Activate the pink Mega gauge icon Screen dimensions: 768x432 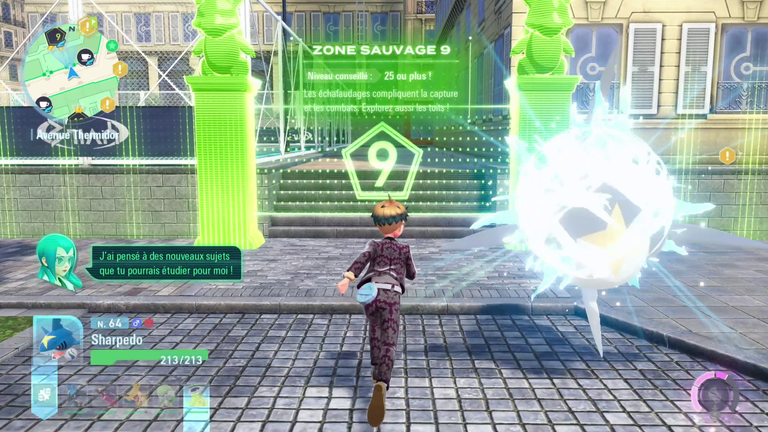718,395
